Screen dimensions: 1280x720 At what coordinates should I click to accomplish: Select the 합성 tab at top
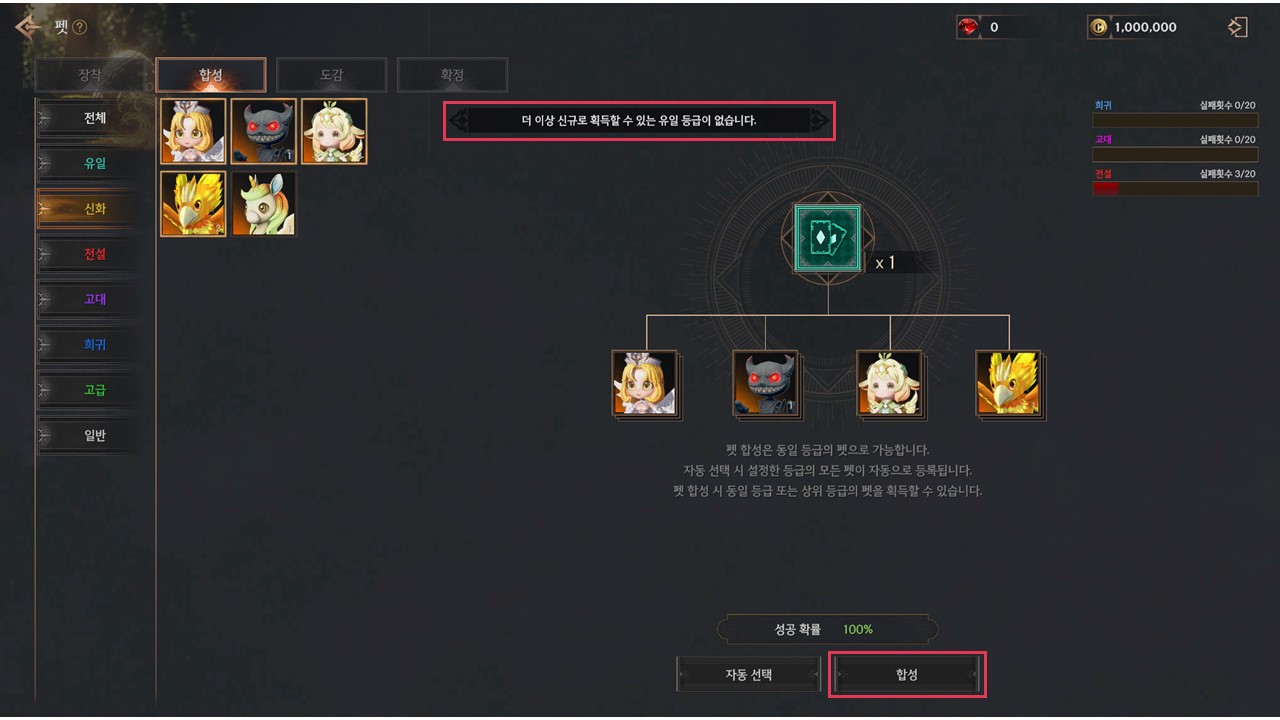[211, 75]
